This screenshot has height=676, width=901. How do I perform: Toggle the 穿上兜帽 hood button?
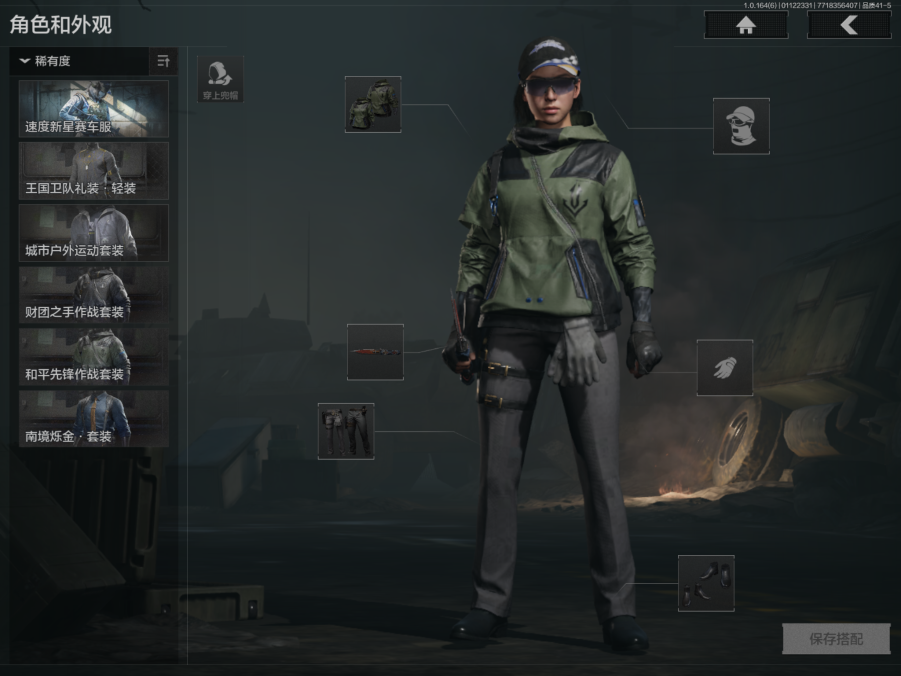coord(220,79)
